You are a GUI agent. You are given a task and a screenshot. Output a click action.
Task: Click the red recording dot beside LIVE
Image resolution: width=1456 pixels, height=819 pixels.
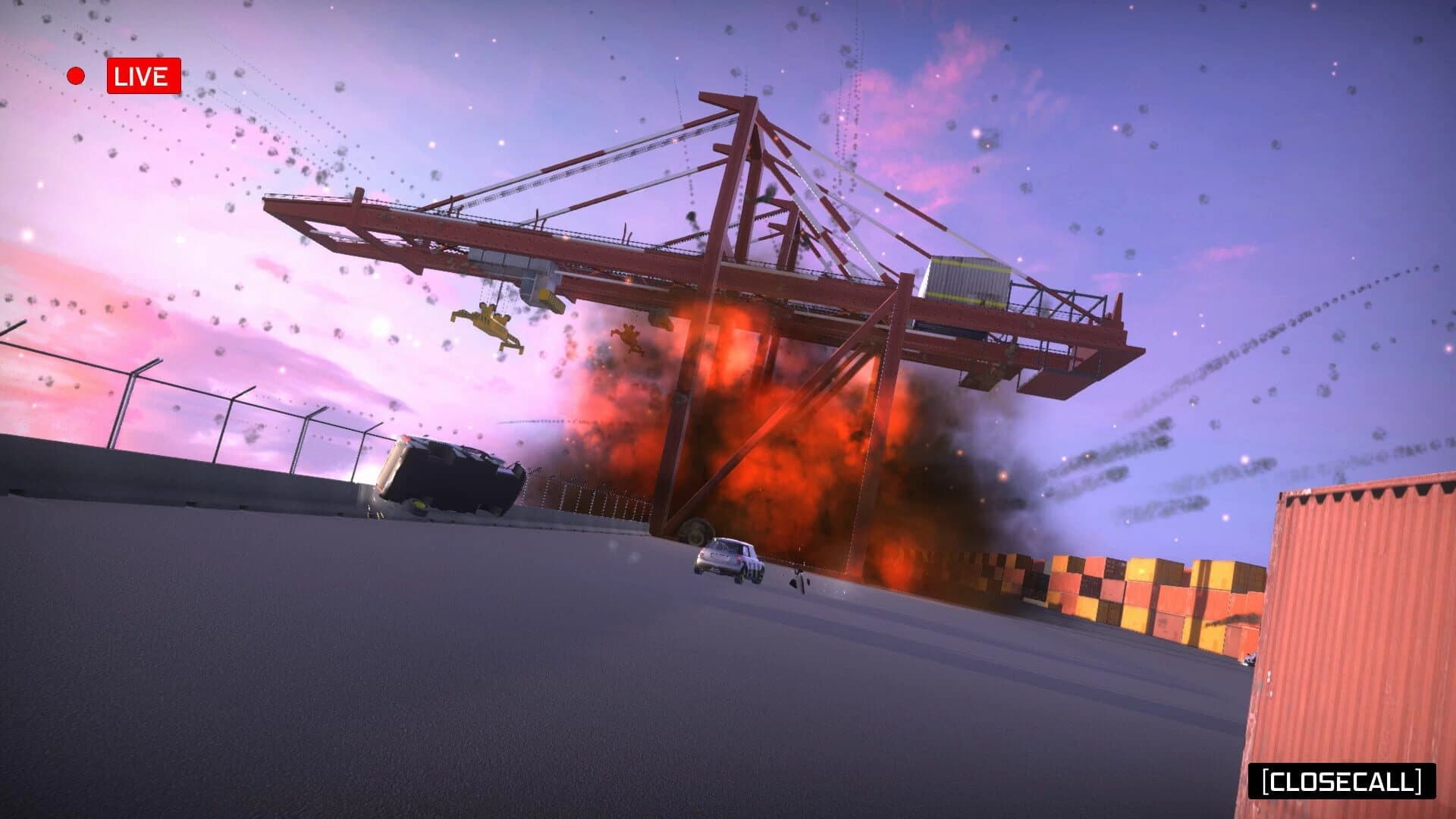pyautogui.click(x=75, y=76)
